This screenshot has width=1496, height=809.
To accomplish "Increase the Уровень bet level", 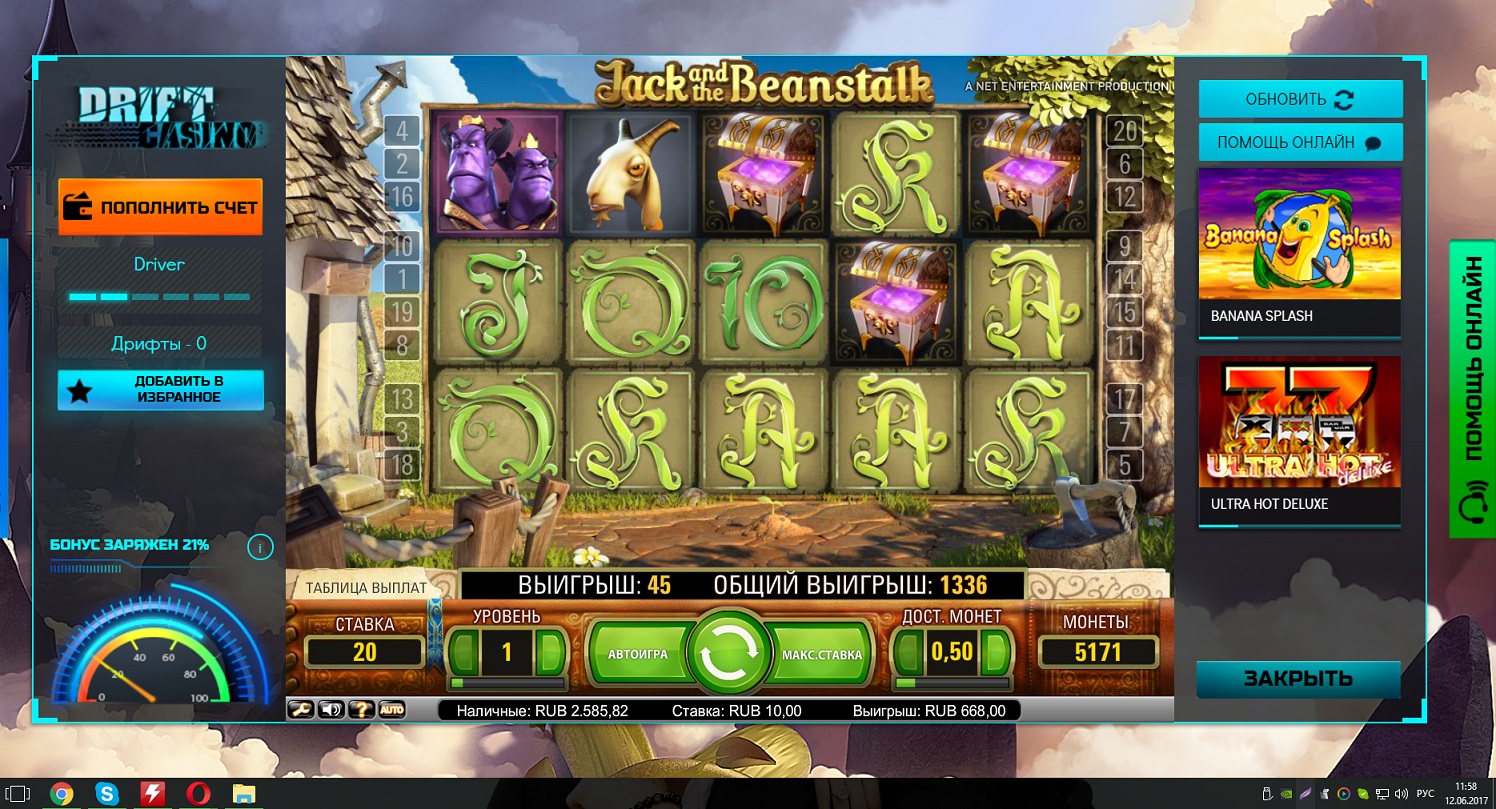I will tap(550, 653).
